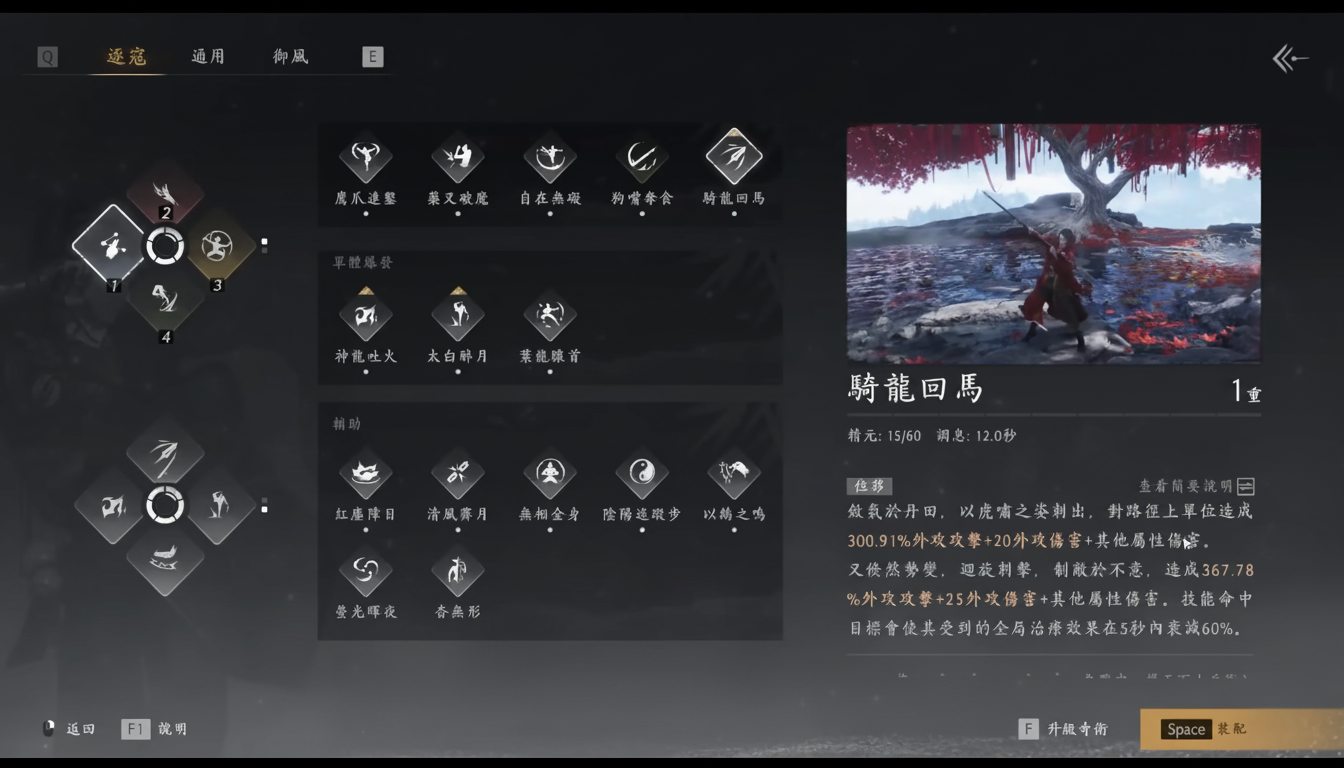Open the 御風 tab

[x=288, y=56]
